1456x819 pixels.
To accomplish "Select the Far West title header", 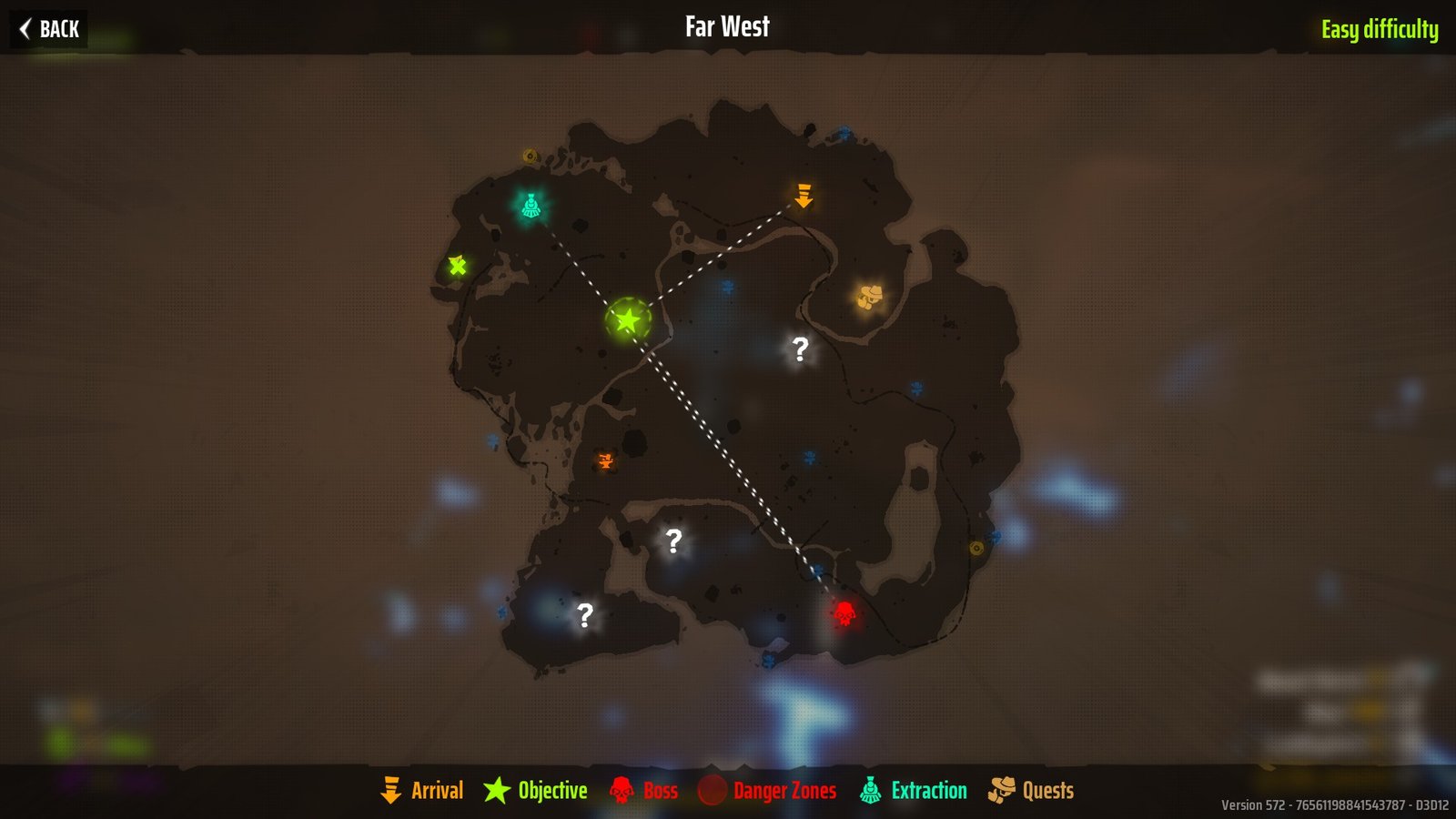I will pos(727,26).
